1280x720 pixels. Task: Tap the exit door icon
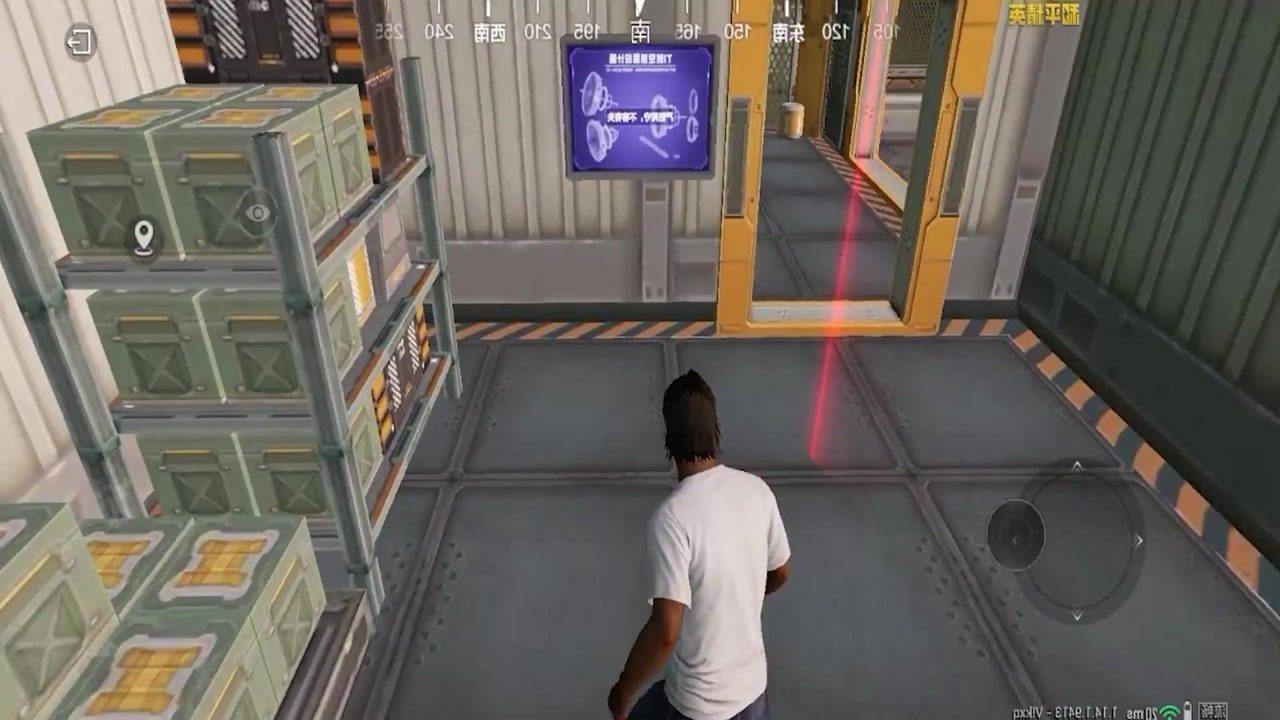(x=79, y=42)
